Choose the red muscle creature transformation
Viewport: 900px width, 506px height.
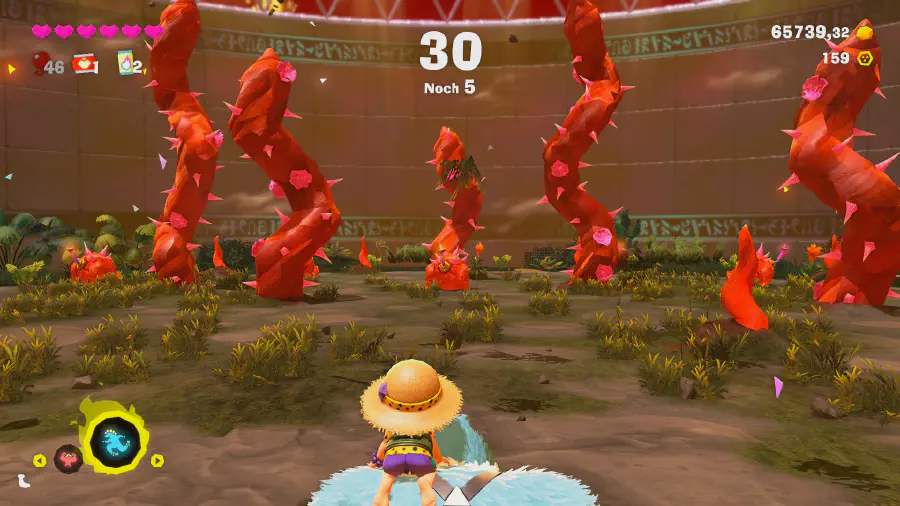pyautogui.click(x=68, y=459)
